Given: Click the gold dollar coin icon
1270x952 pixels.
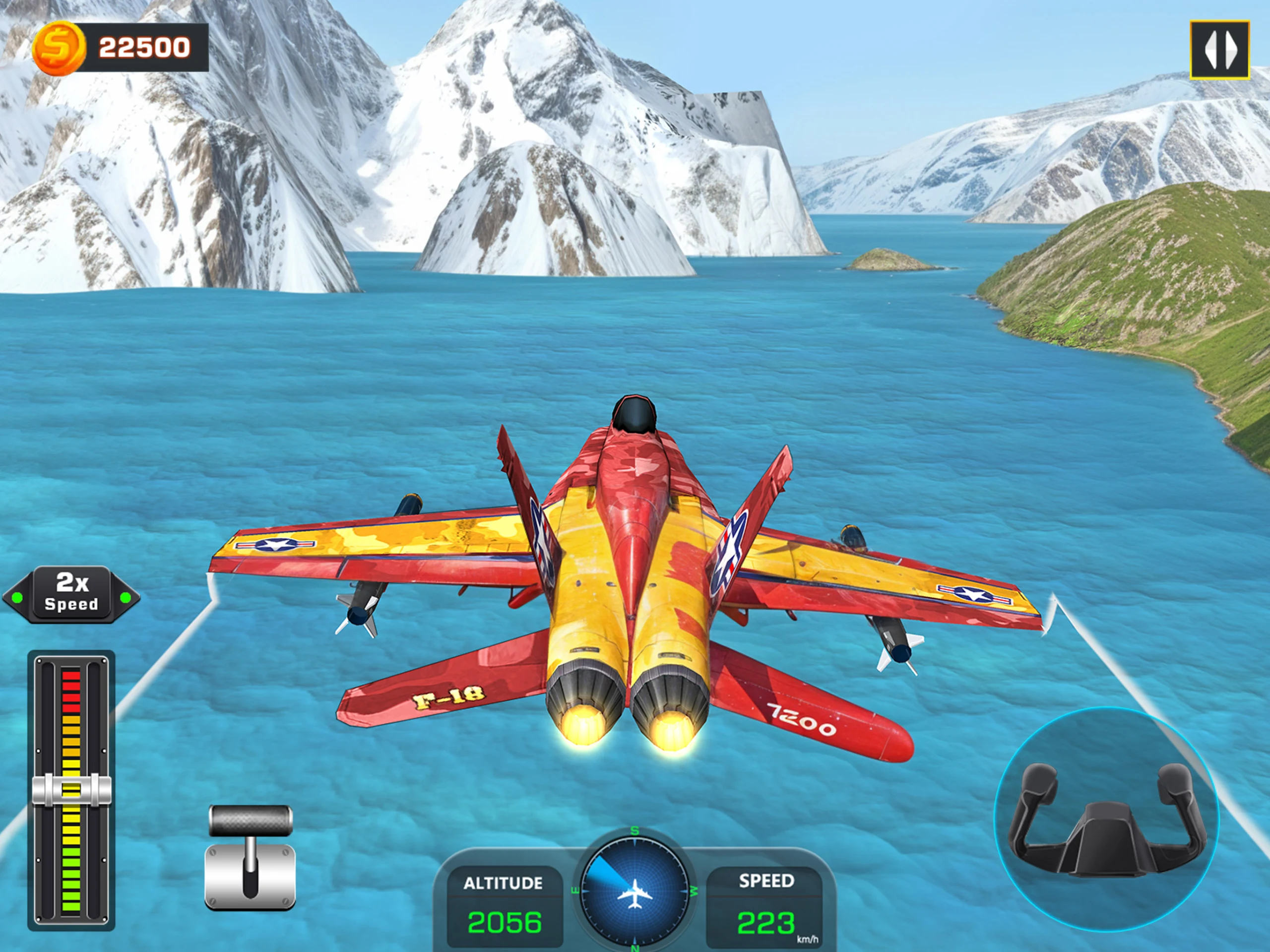Looking at the screenshot, I should point(59,48).
